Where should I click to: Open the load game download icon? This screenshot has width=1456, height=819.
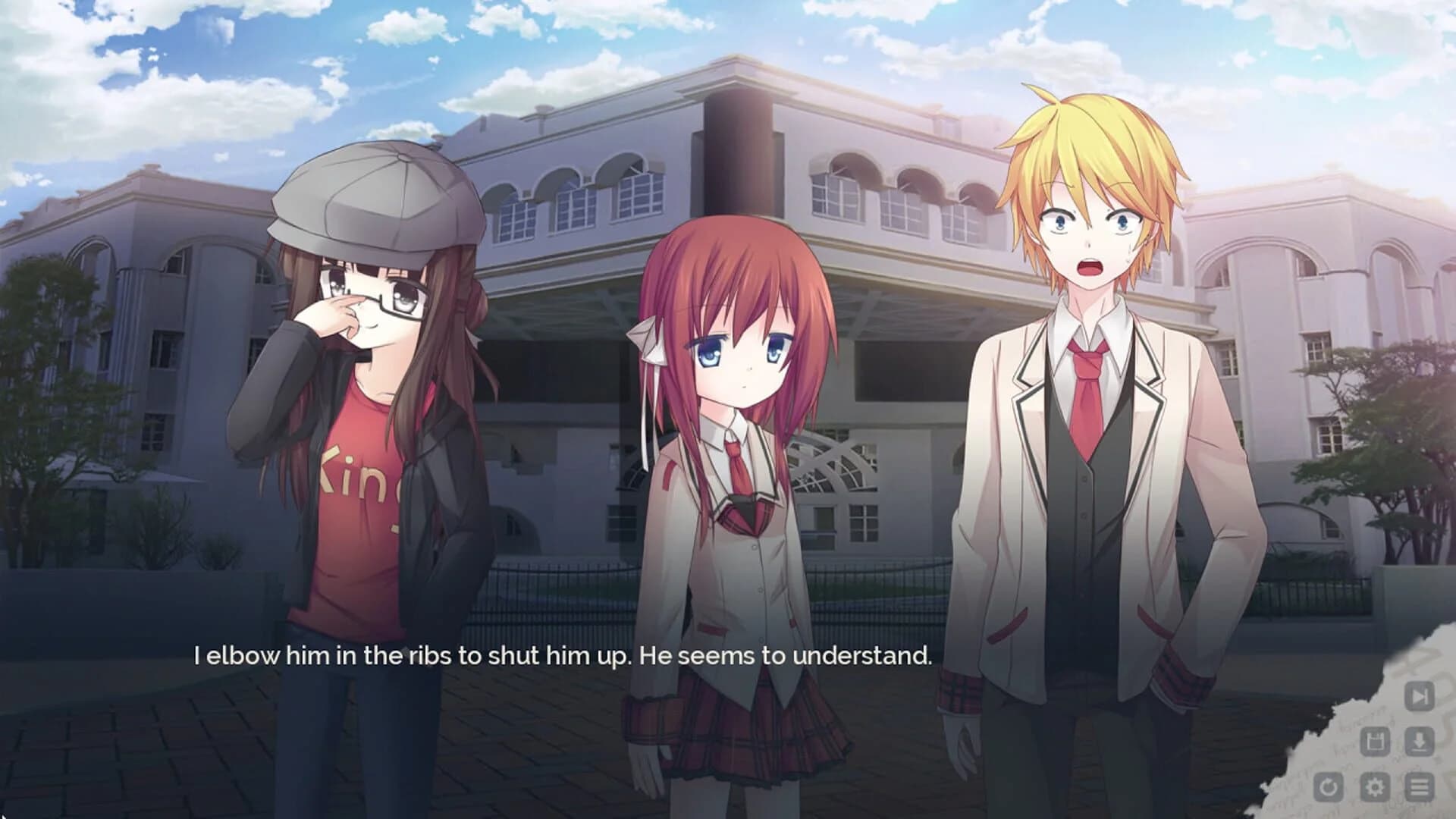[x=1418, y=741]
